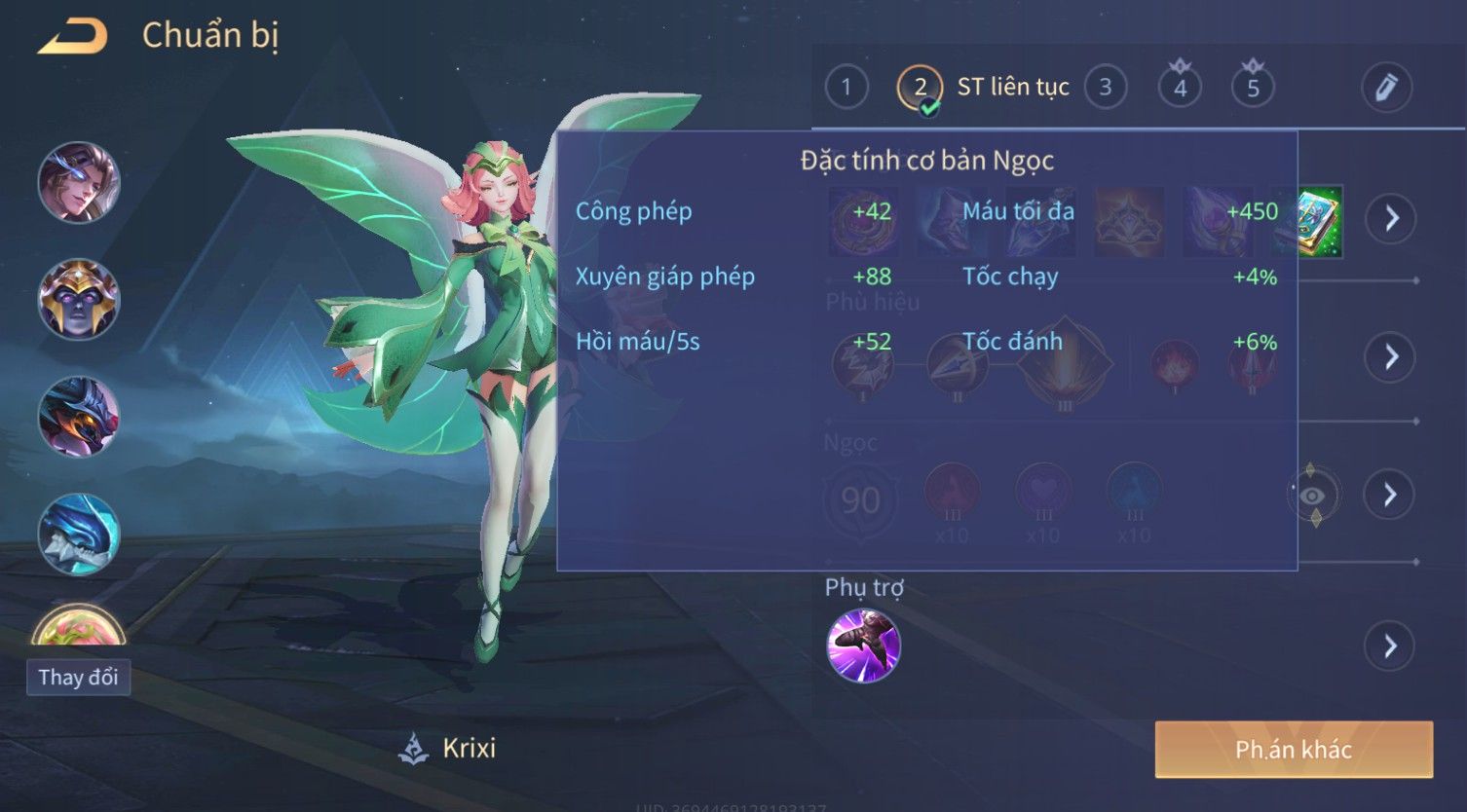The image size is (1467, 812).
Task: Select the purple Phụ trợ skill icon
Action: click(x=863, y=646)
